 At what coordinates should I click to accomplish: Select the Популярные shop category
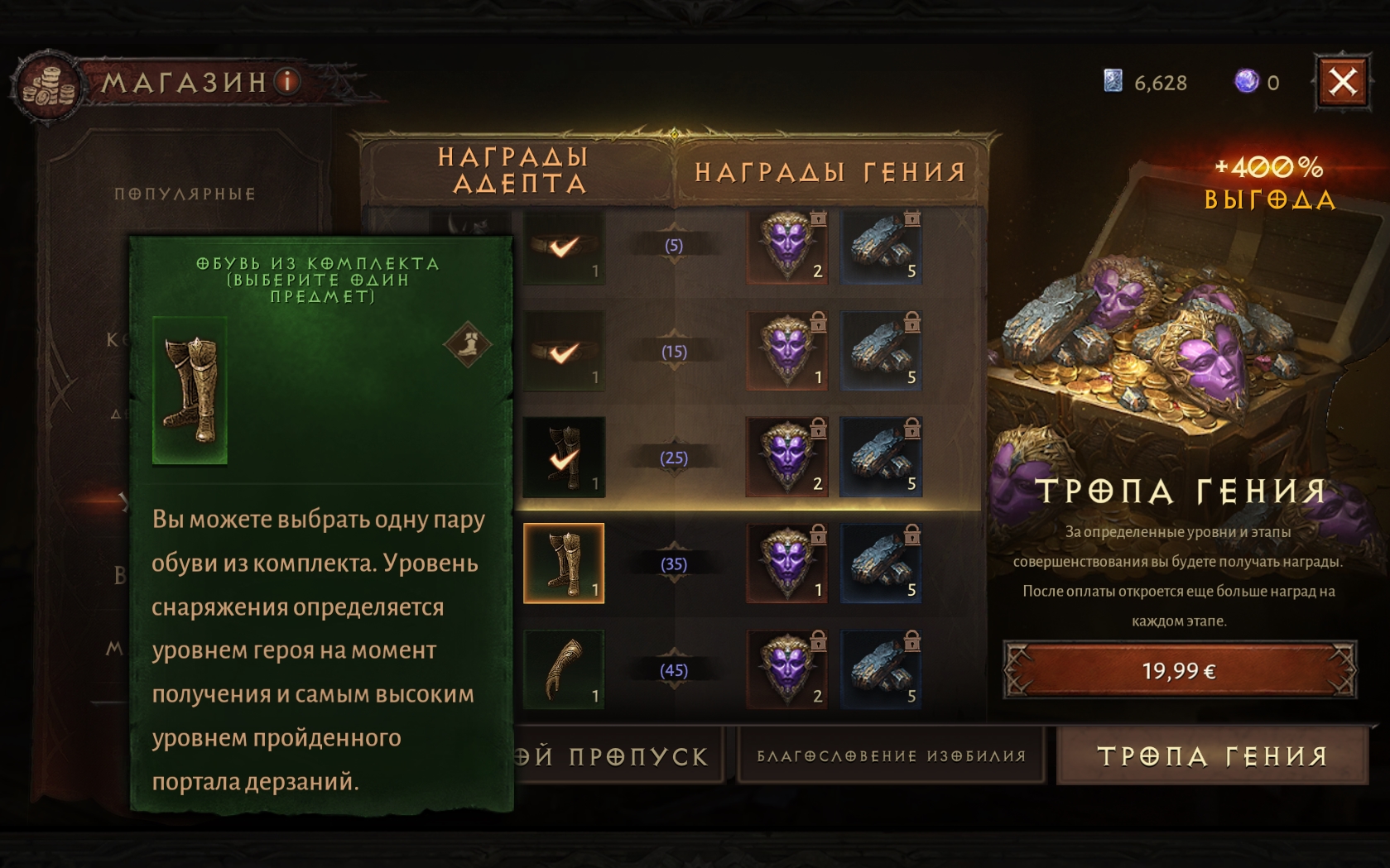point(185,194)
